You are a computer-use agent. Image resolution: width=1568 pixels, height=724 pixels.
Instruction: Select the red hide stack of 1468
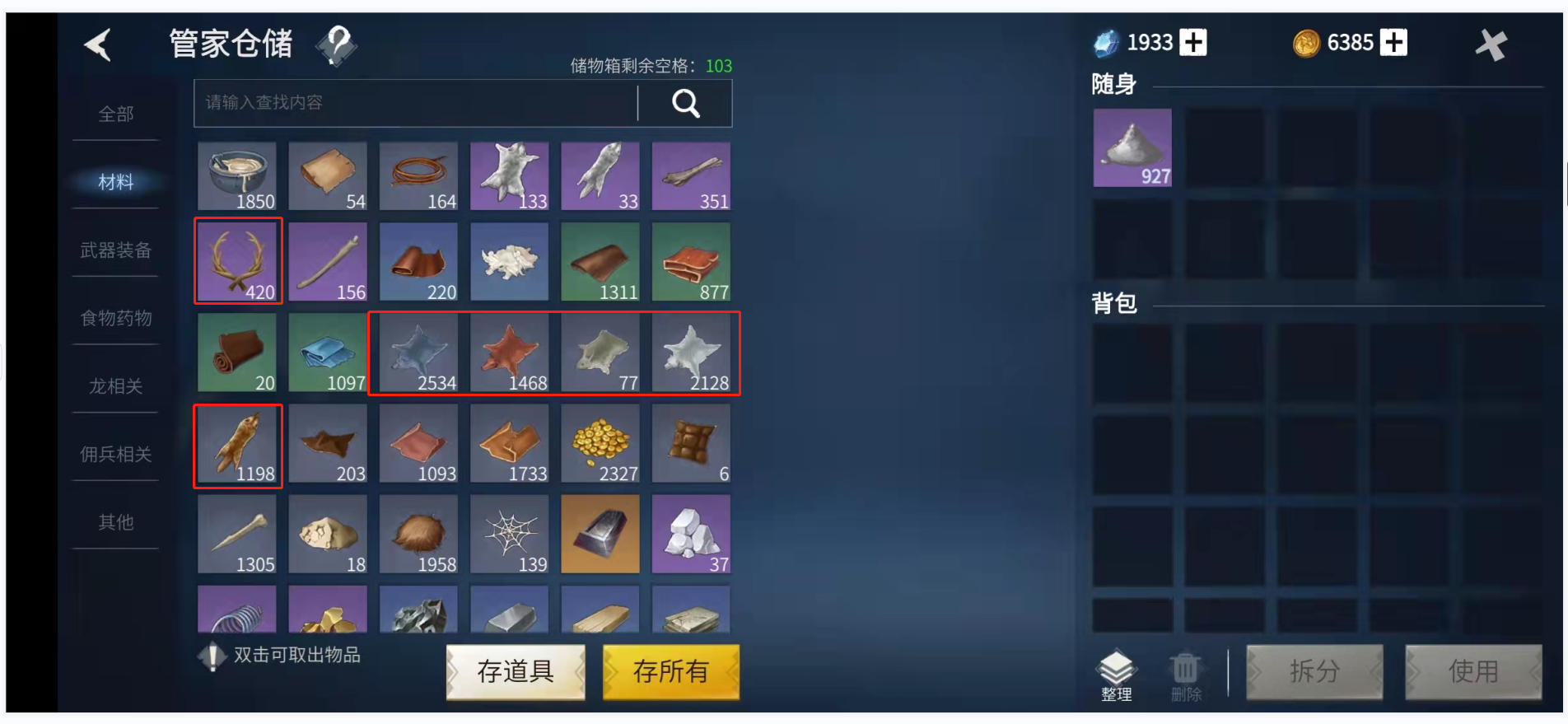(x=509, y=353)
